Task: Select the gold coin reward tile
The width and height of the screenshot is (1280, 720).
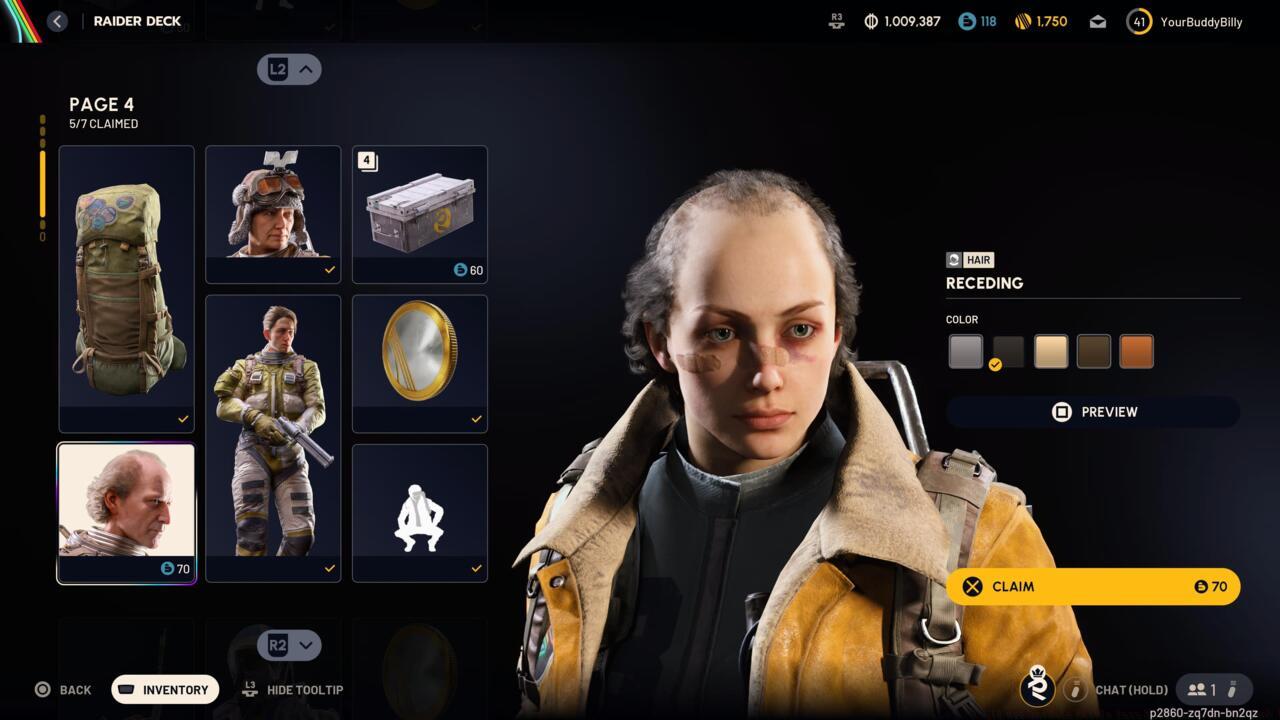Action: [420, 363]
